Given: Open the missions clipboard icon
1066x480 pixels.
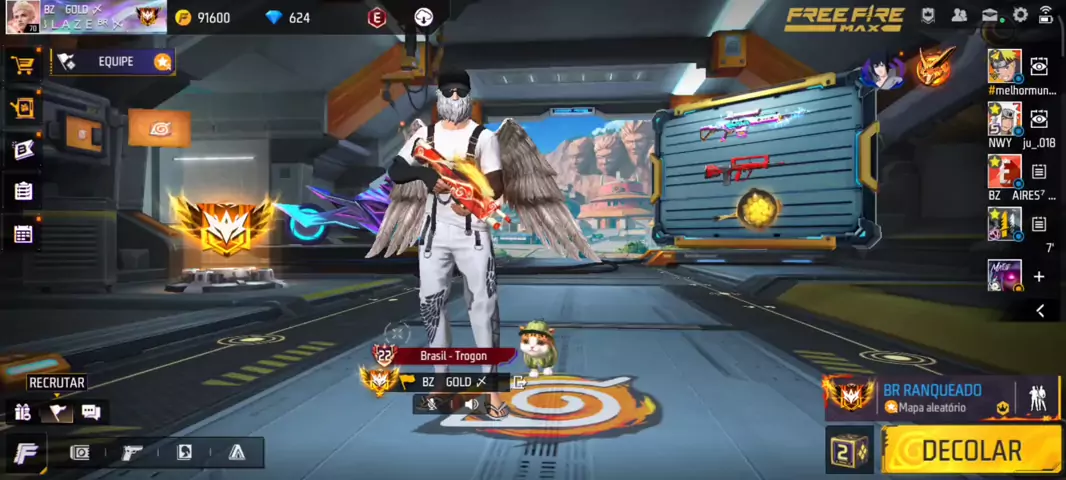Looking at the screenshot, I should click(x=23, y=191).
